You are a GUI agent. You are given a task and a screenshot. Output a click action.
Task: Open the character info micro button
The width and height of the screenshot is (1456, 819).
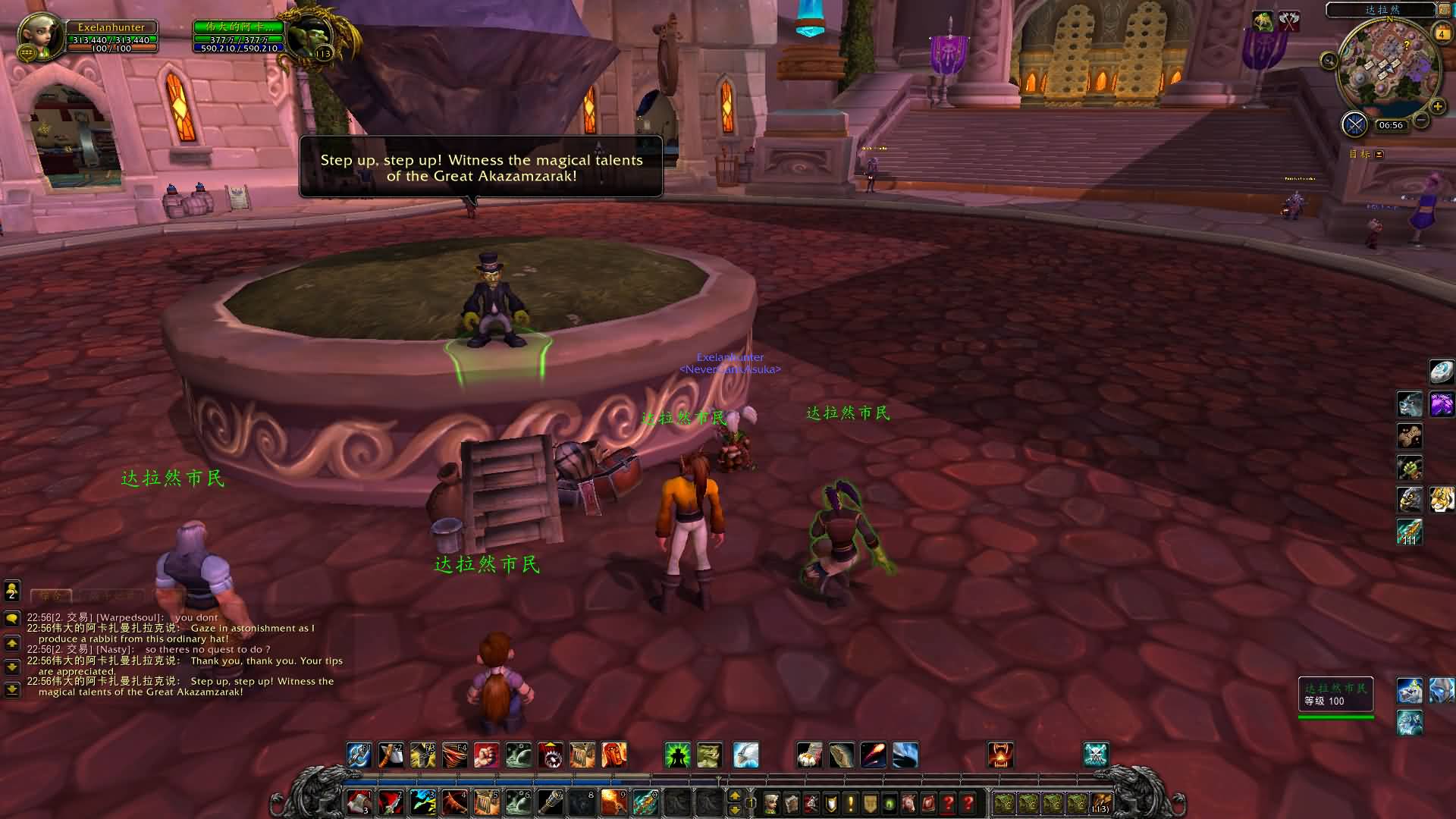771,802
